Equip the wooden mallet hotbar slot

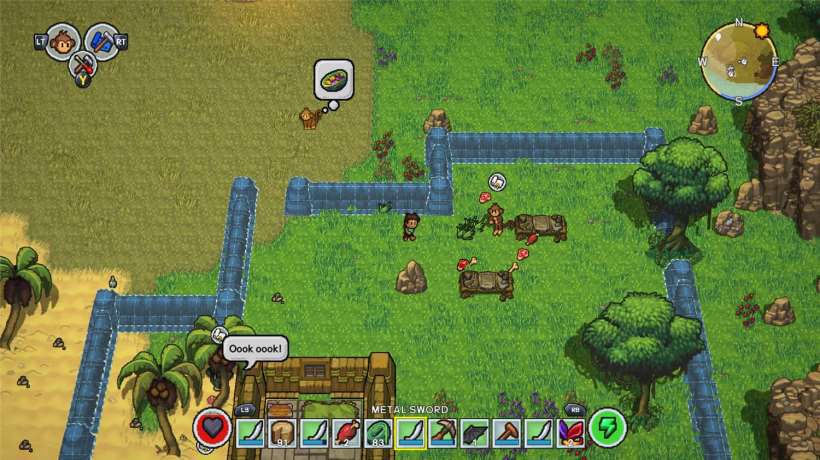coord(507,431)
